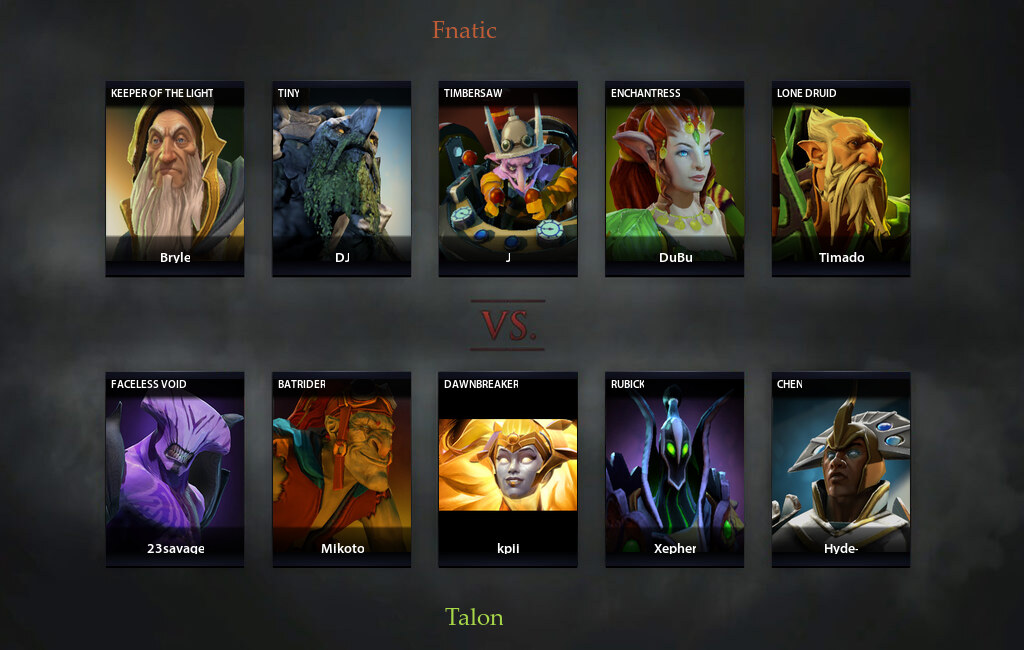Click DJ's Tiny hero card

click(x=342, y=178)
